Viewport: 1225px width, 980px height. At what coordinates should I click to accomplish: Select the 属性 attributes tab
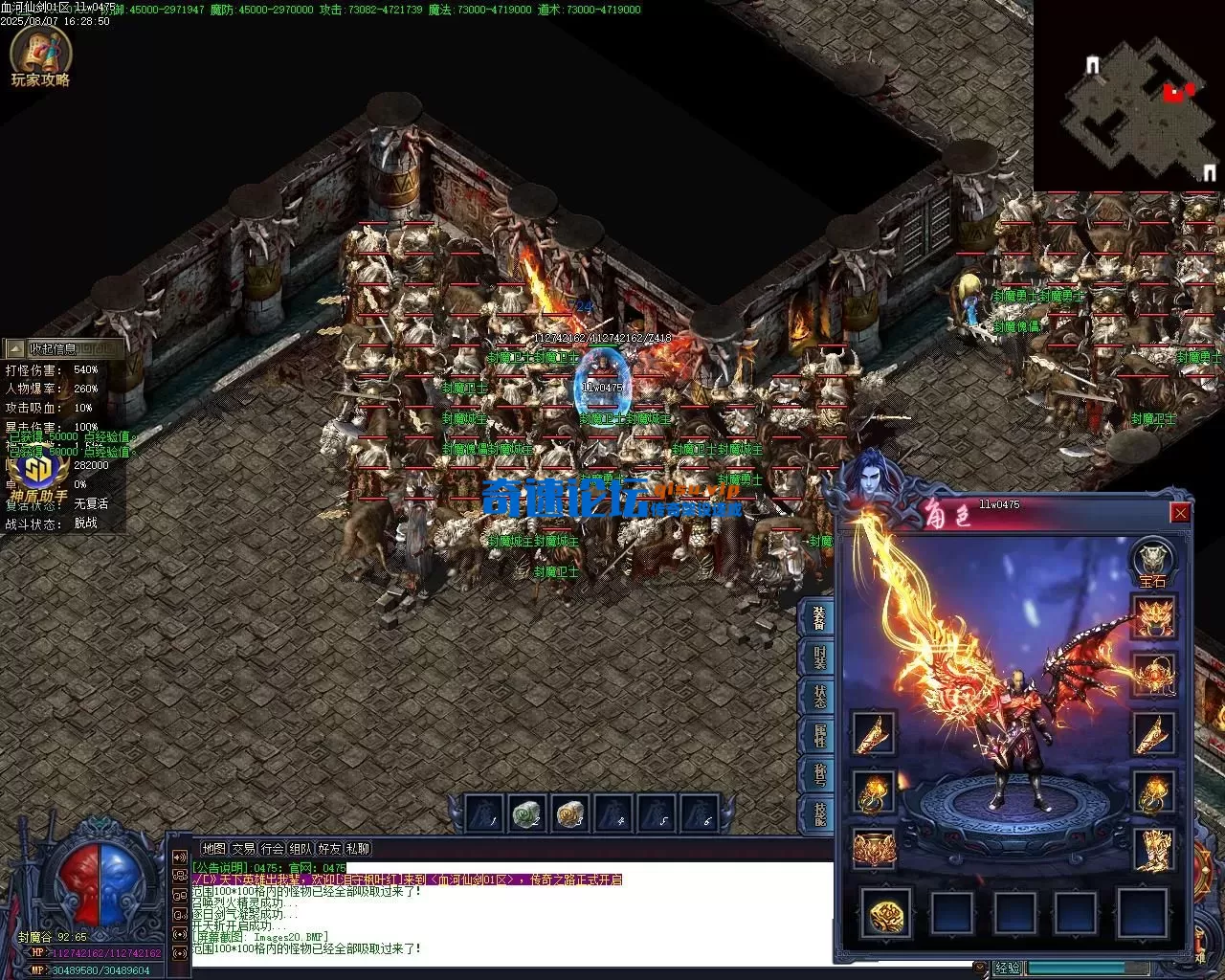[x=819, y=736]
